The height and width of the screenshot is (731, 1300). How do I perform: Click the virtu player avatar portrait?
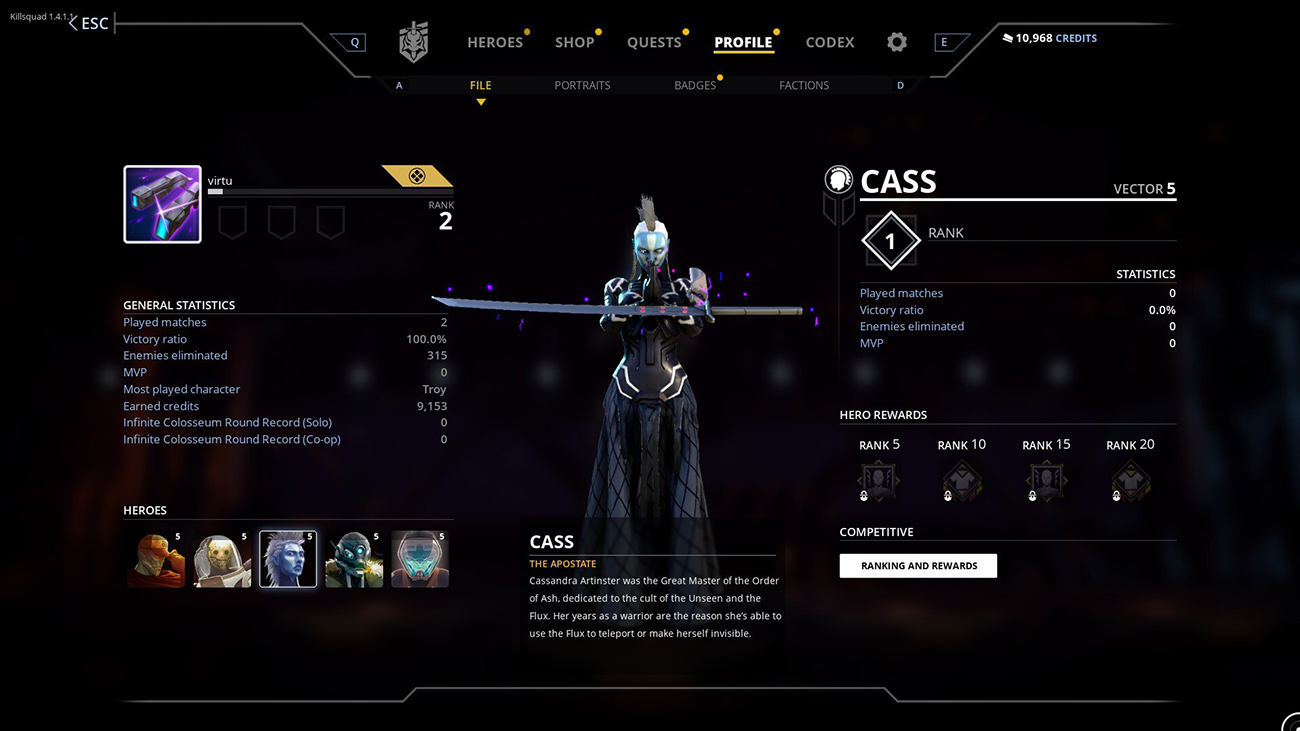click(162, 204)
